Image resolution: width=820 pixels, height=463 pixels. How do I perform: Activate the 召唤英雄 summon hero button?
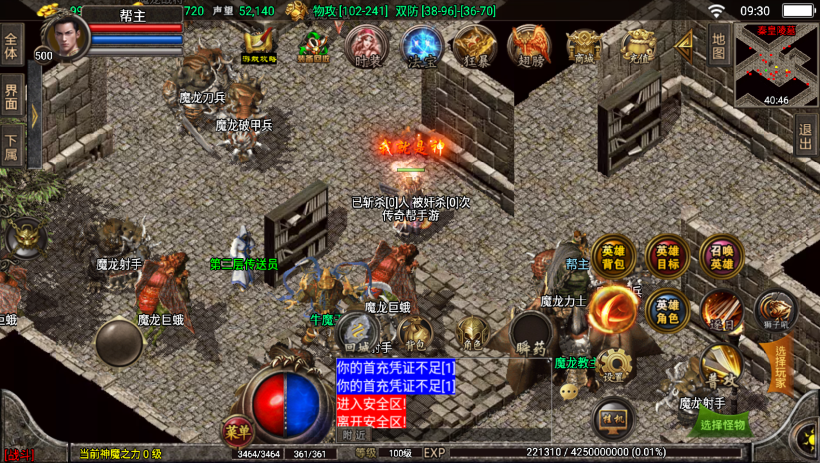coord(721,256)
